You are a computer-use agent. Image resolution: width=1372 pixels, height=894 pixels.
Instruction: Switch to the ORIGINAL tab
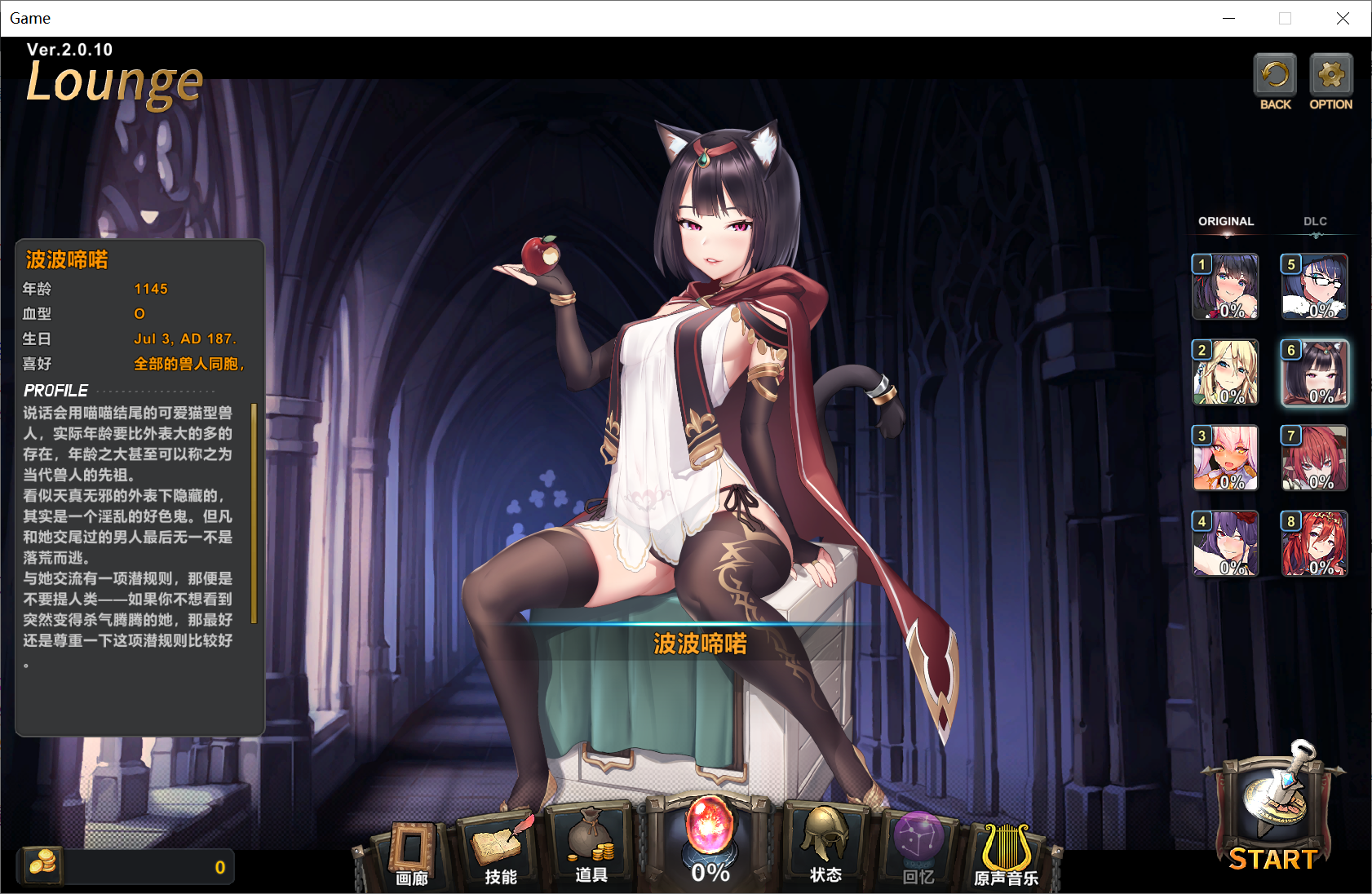[x=1225, y=221]
